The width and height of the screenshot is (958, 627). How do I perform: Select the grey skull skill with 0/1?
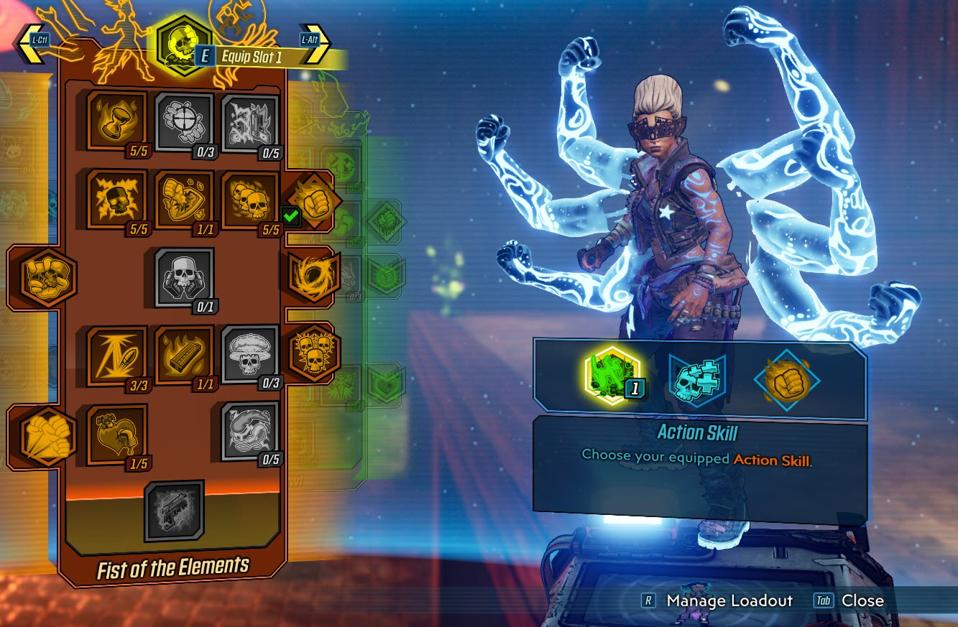pyautogui.click(x=184, y=275)
